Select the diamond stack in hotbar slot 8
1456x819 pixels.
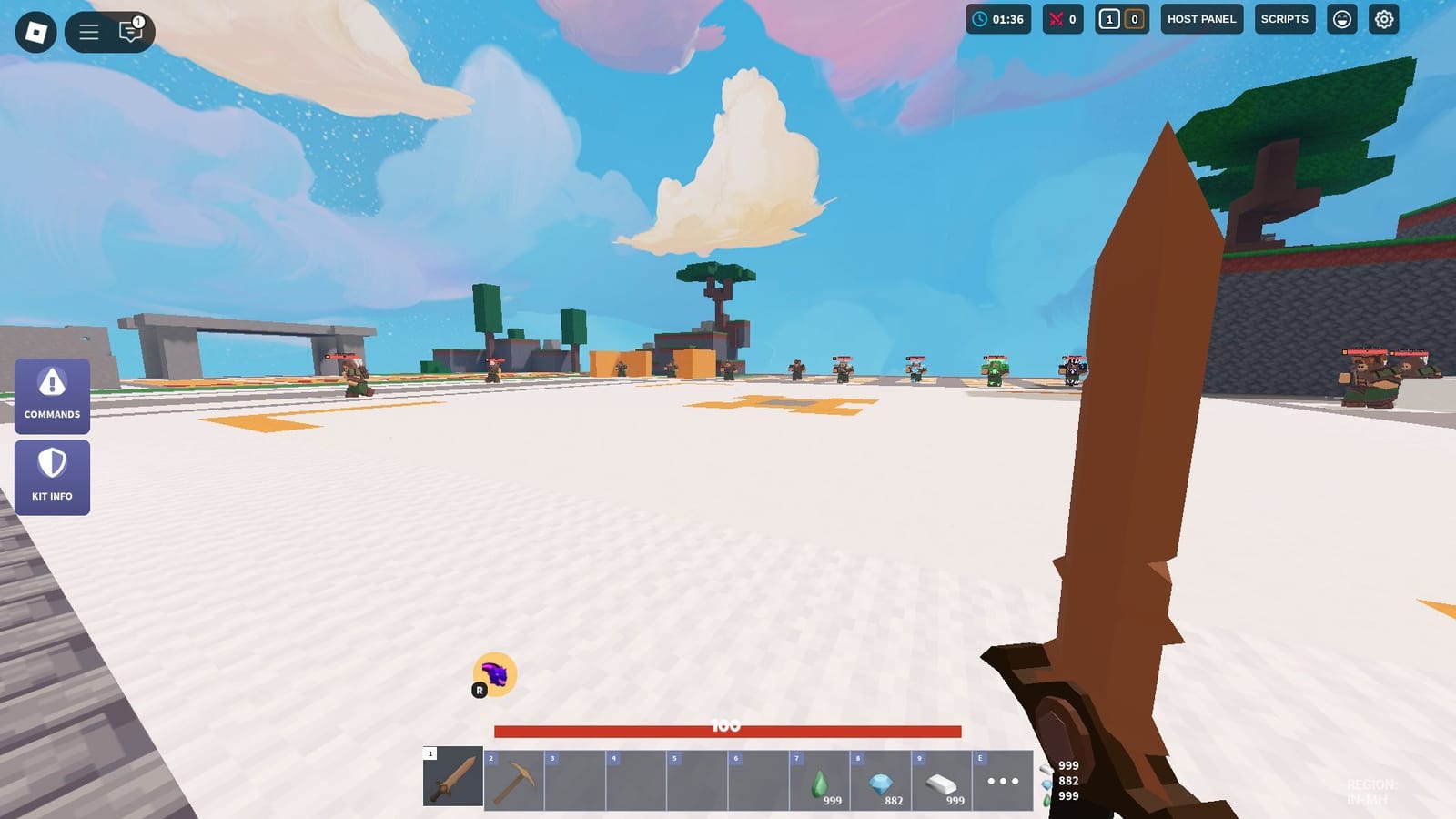coord(881,780)
